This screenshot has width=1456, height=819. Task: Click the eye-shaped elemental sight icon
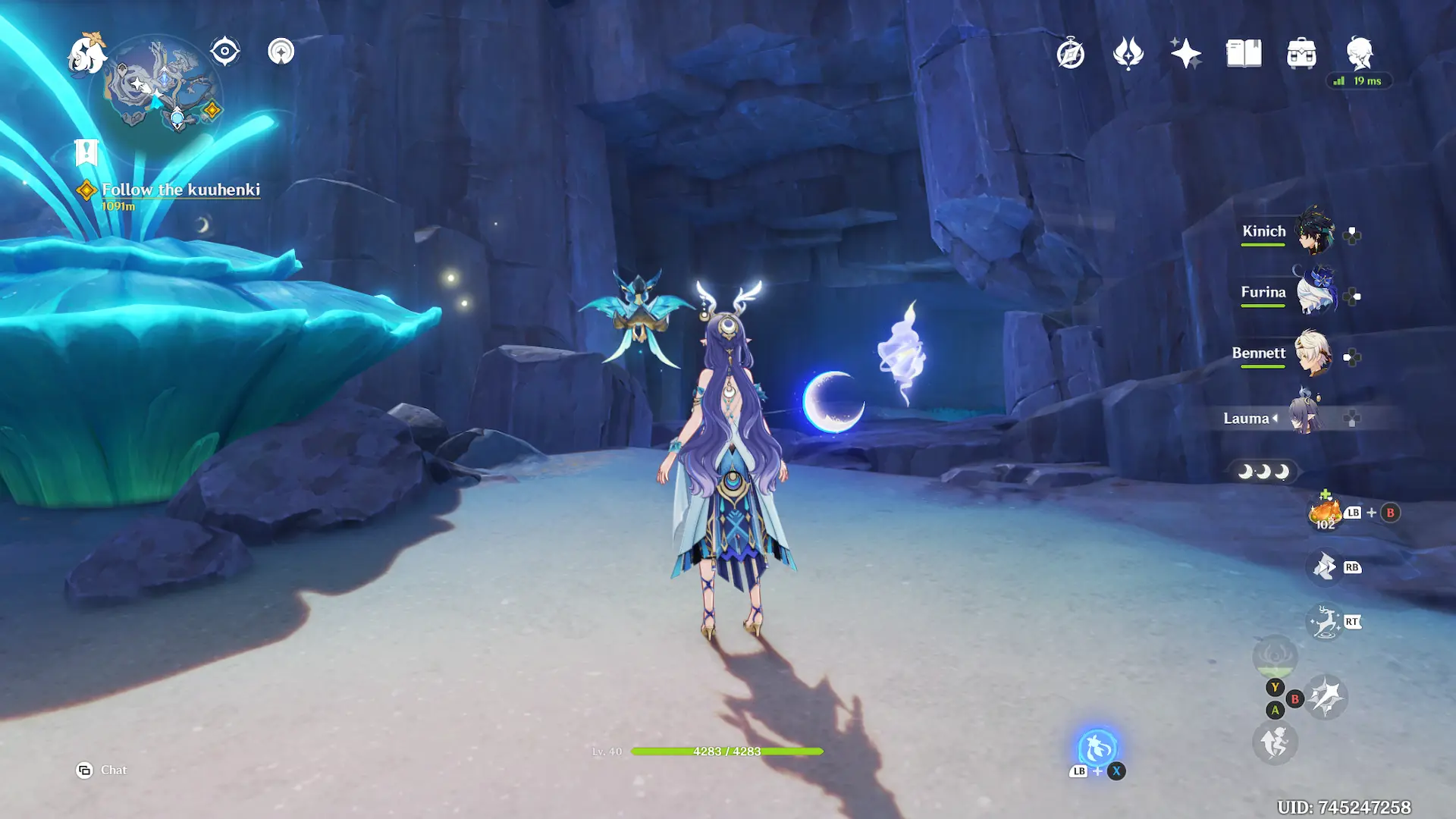[x=225, y=52]
